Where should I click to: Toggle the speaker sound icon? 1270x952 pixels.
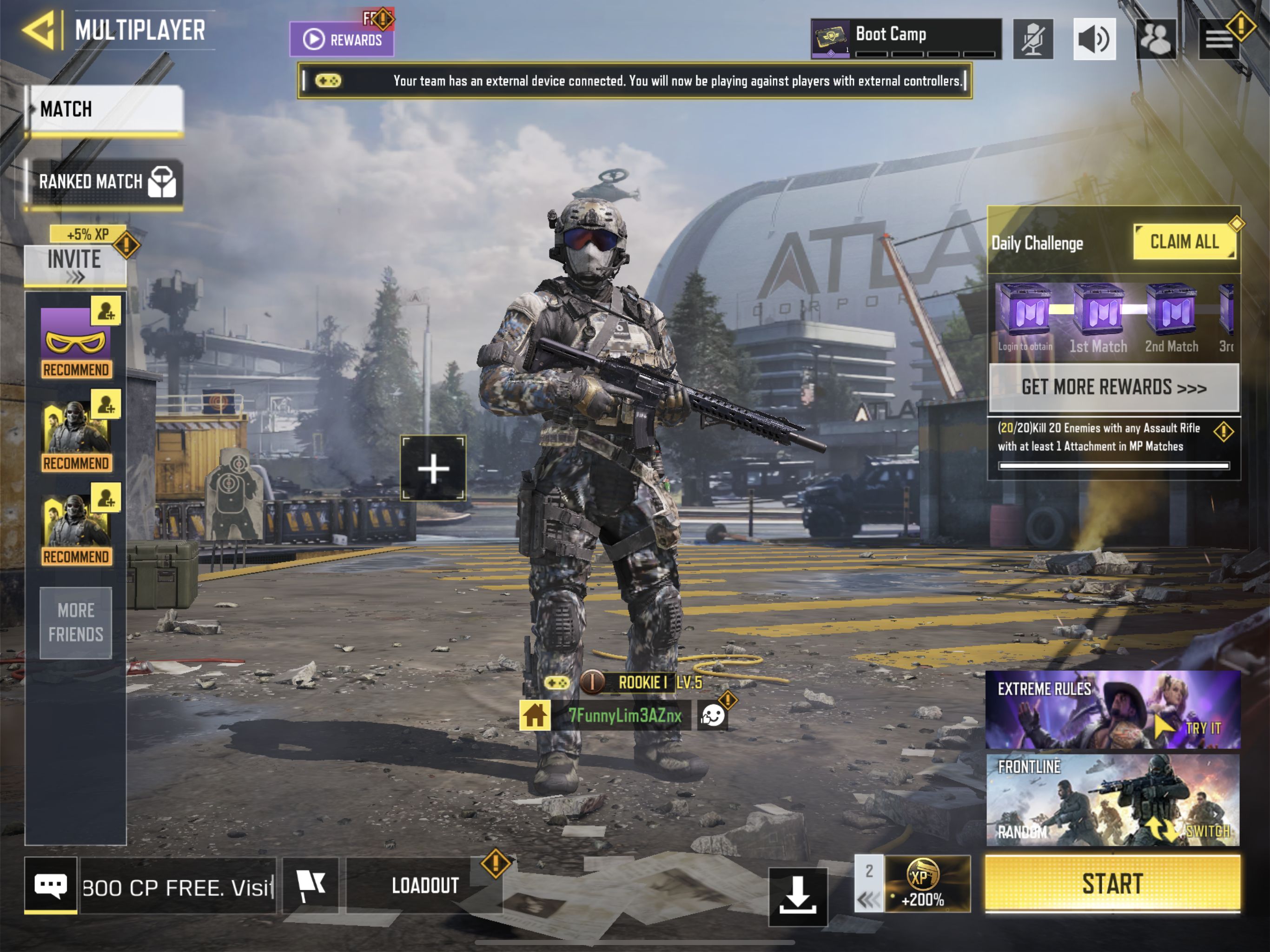point(1094,39)
